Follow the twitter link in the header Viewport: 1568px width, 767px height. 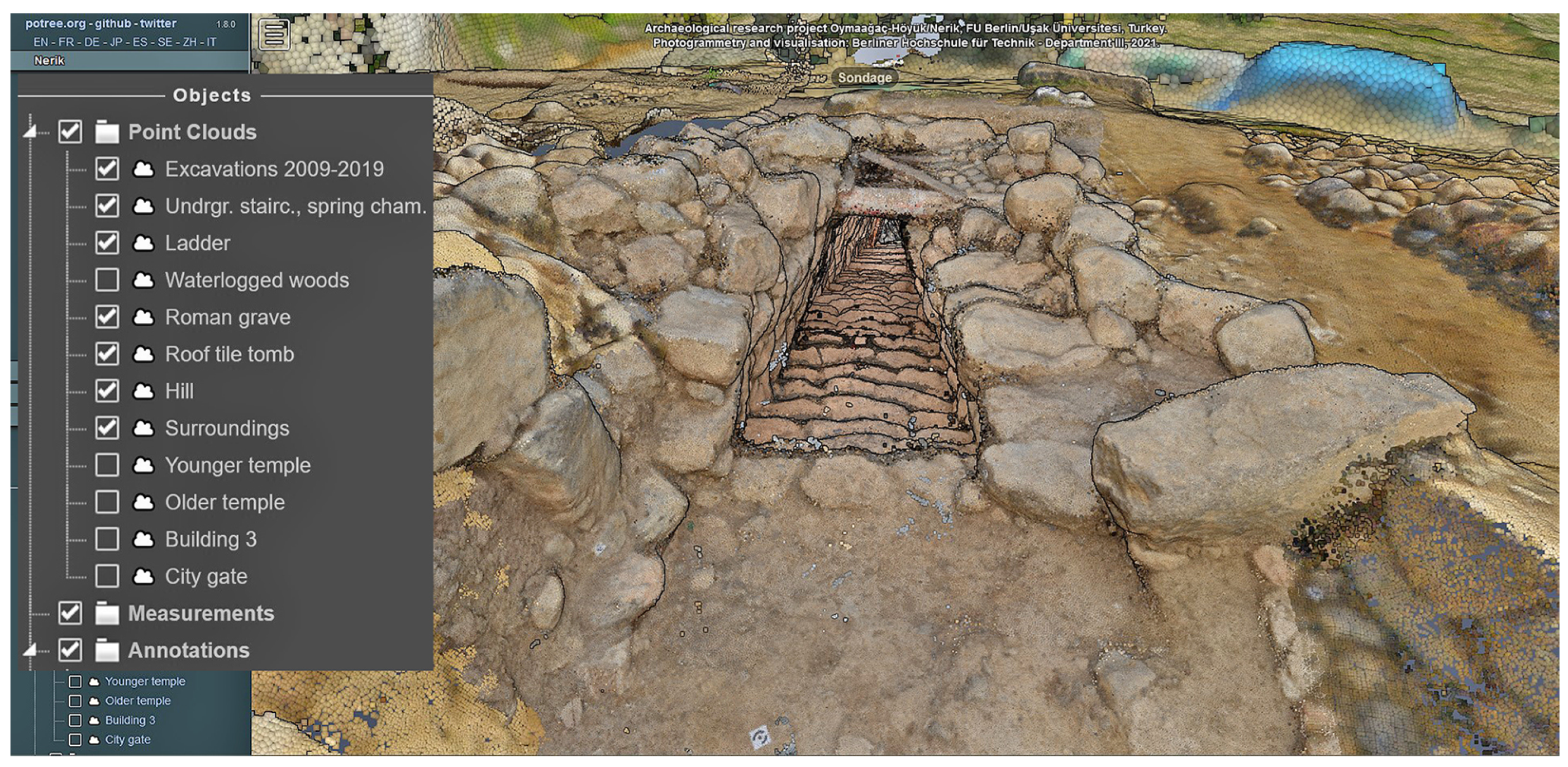(158, 23)
